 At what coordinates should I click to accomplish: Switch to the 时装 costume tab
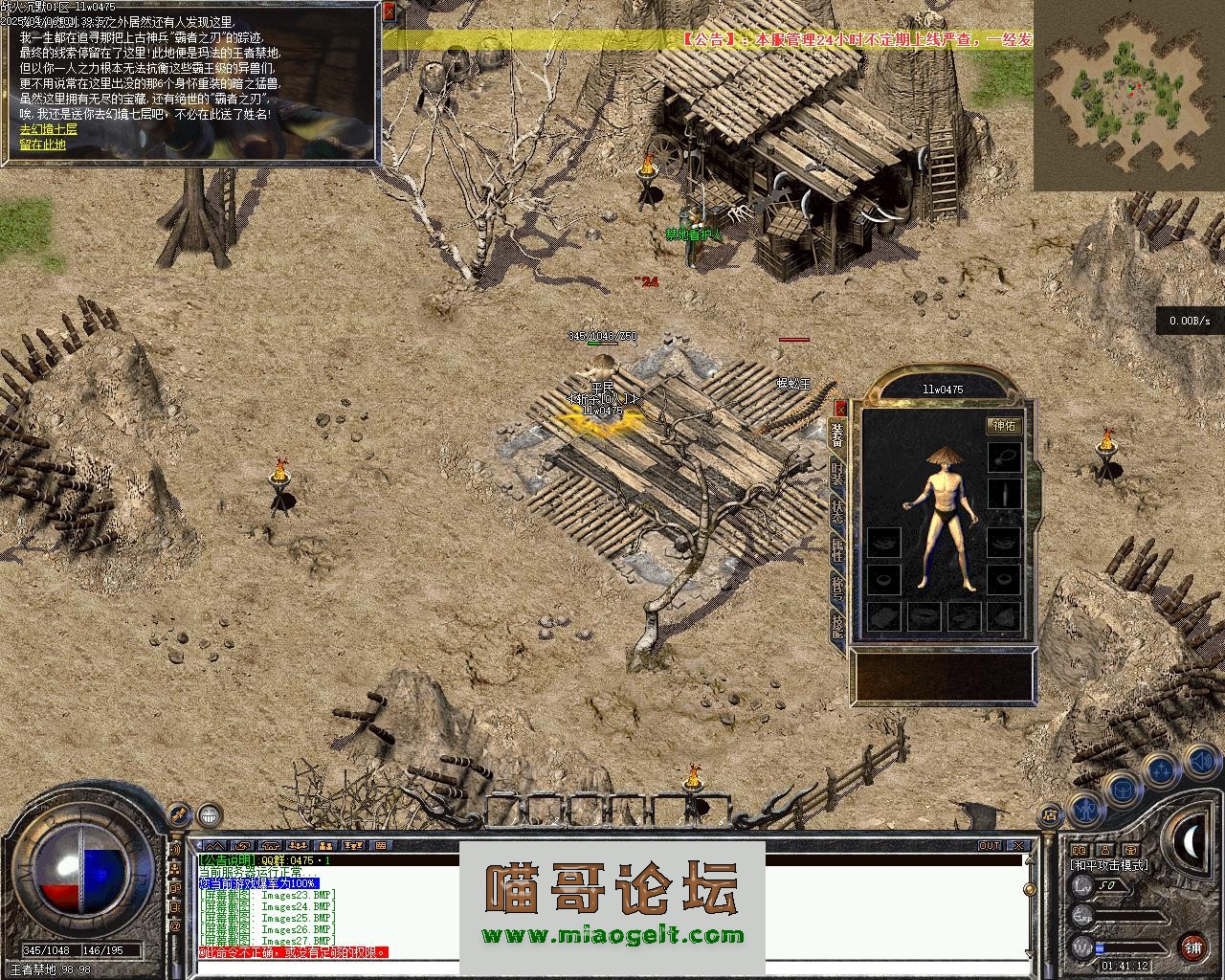[x=837, y=473]
